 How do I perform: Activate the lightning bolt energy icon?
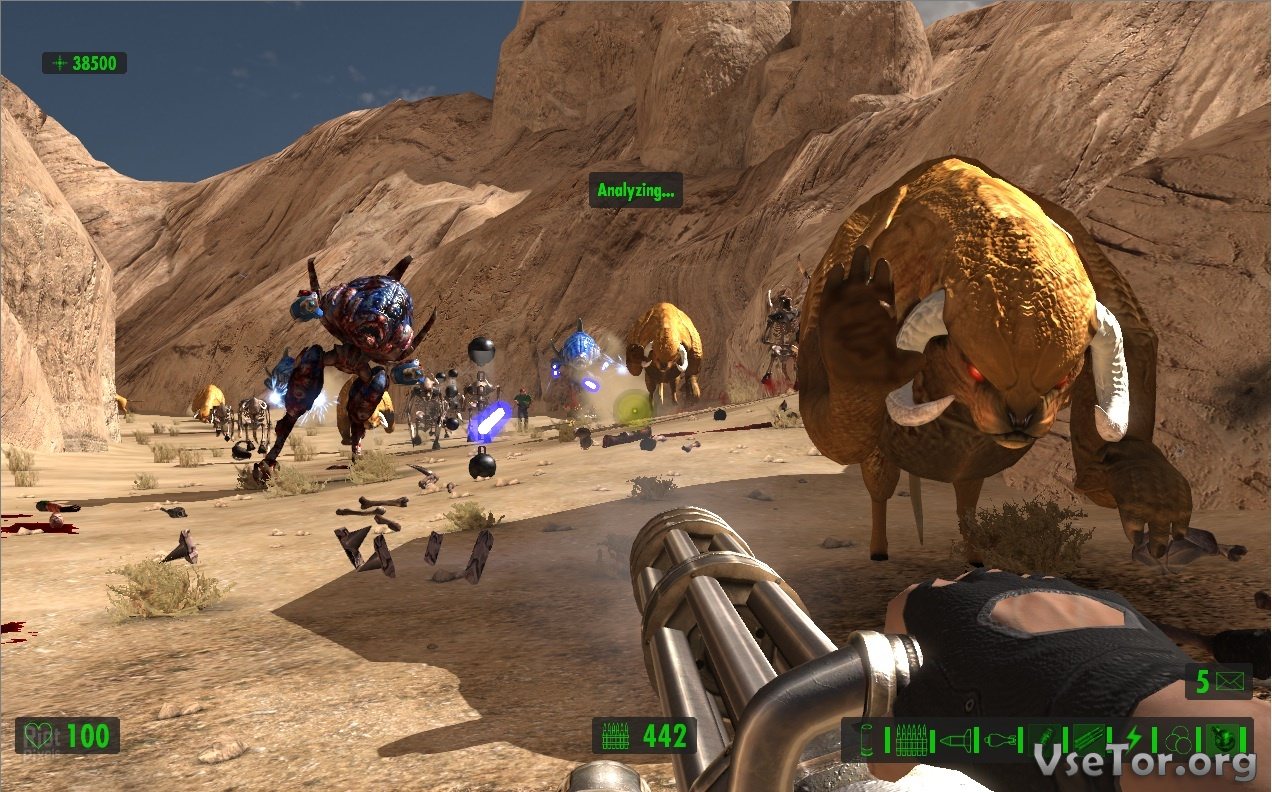click(x=1133, y=741)
